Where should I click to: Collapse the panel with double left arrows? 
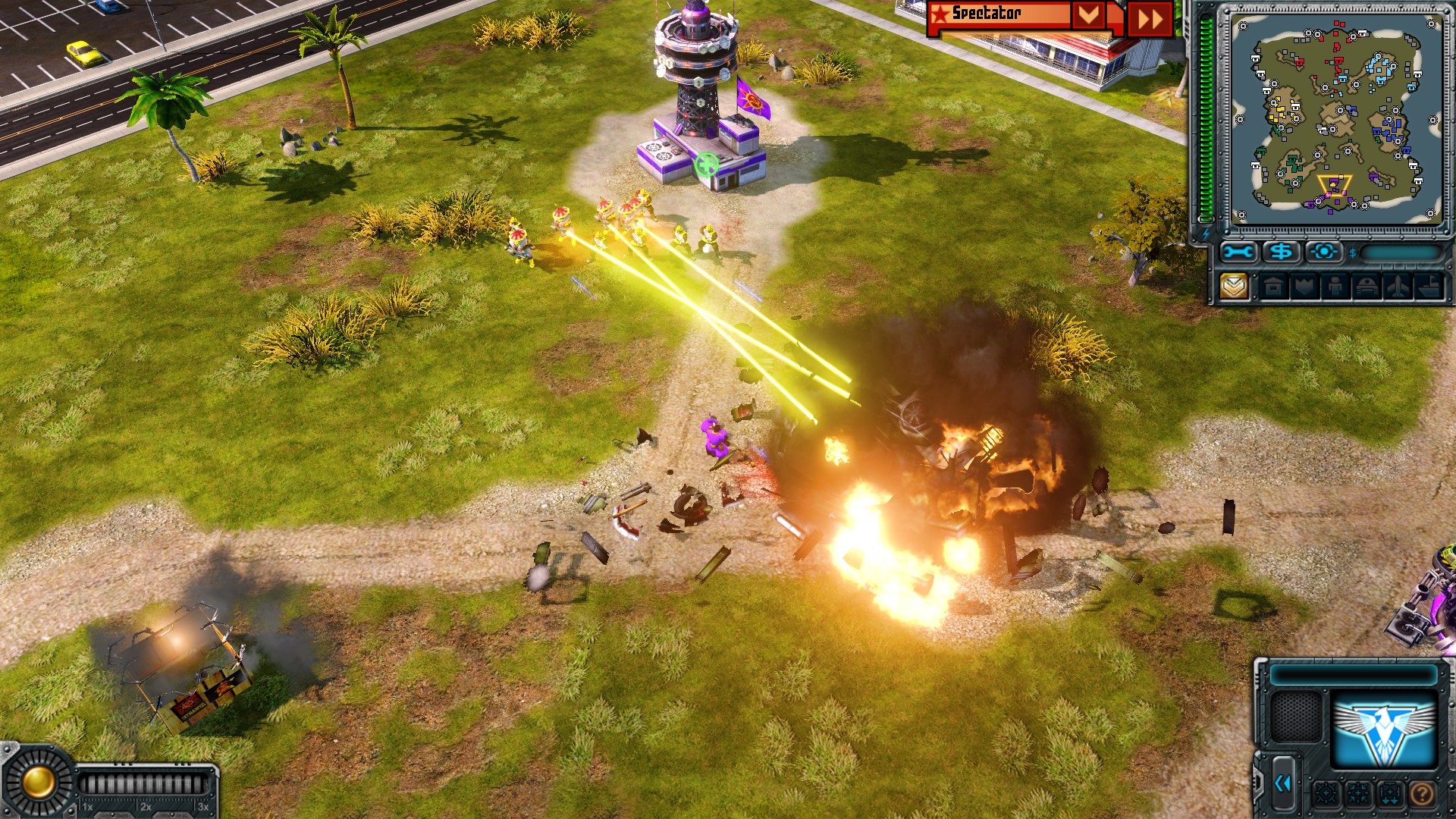coord(1283,784)
